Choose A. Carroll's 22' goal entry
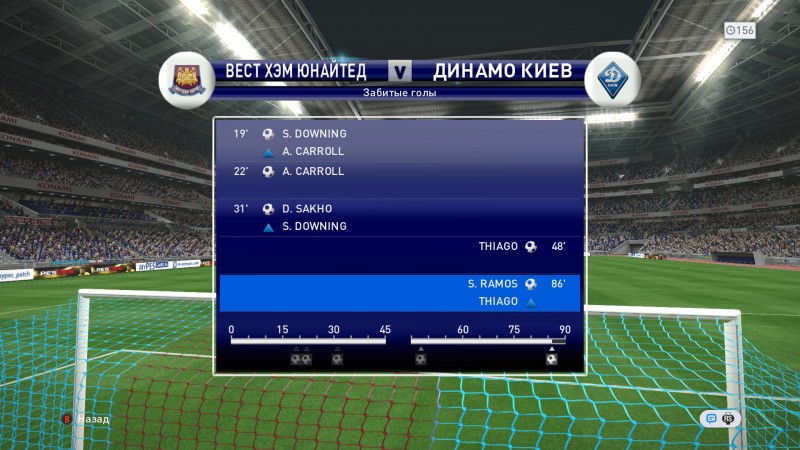 pos(398,171)
